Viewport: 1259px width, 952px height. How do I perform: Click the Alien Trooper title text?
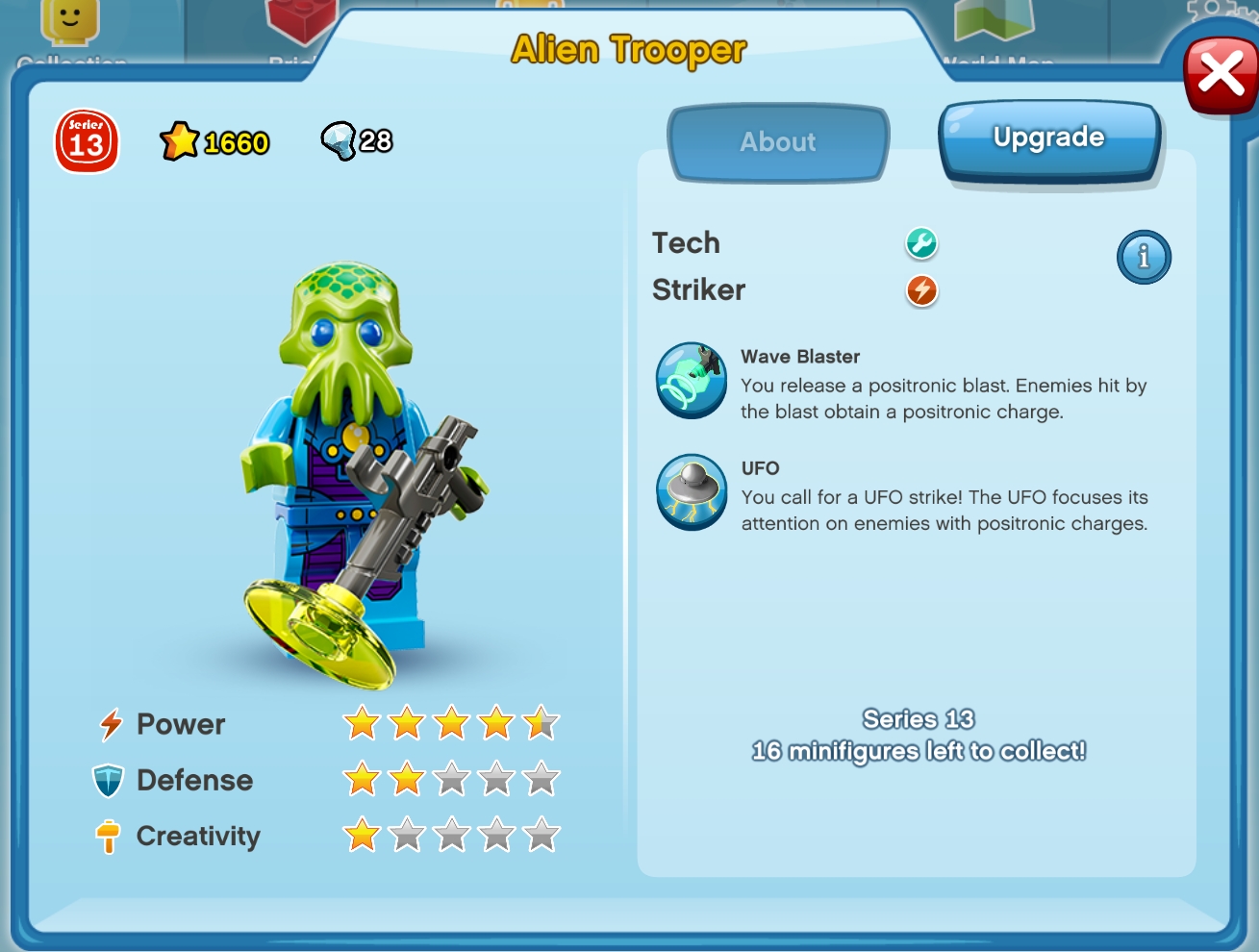(x=629, y=50)
